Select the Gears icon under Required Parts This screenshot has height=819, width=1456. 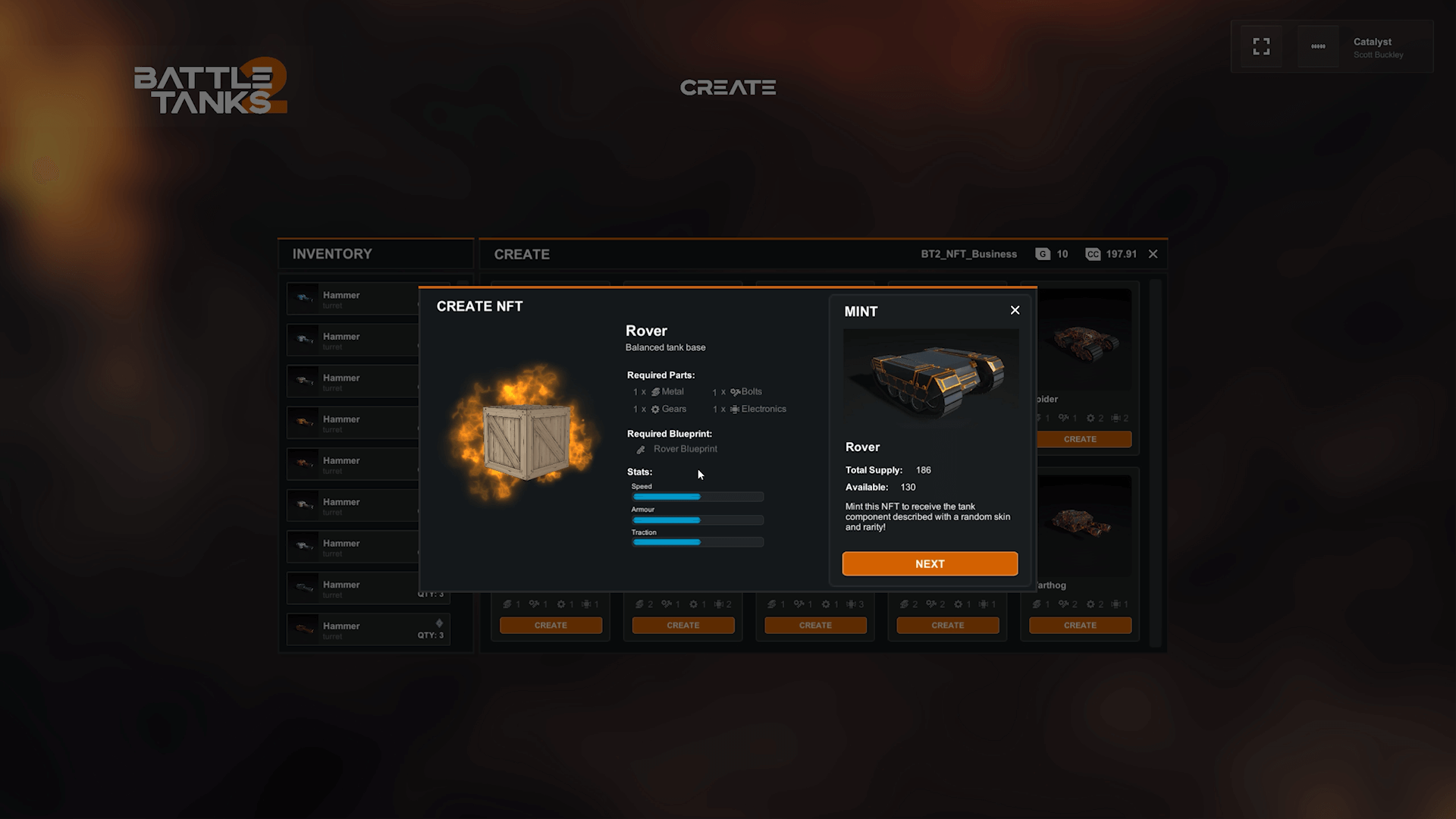pyautogui.click(x=655, y=409)
